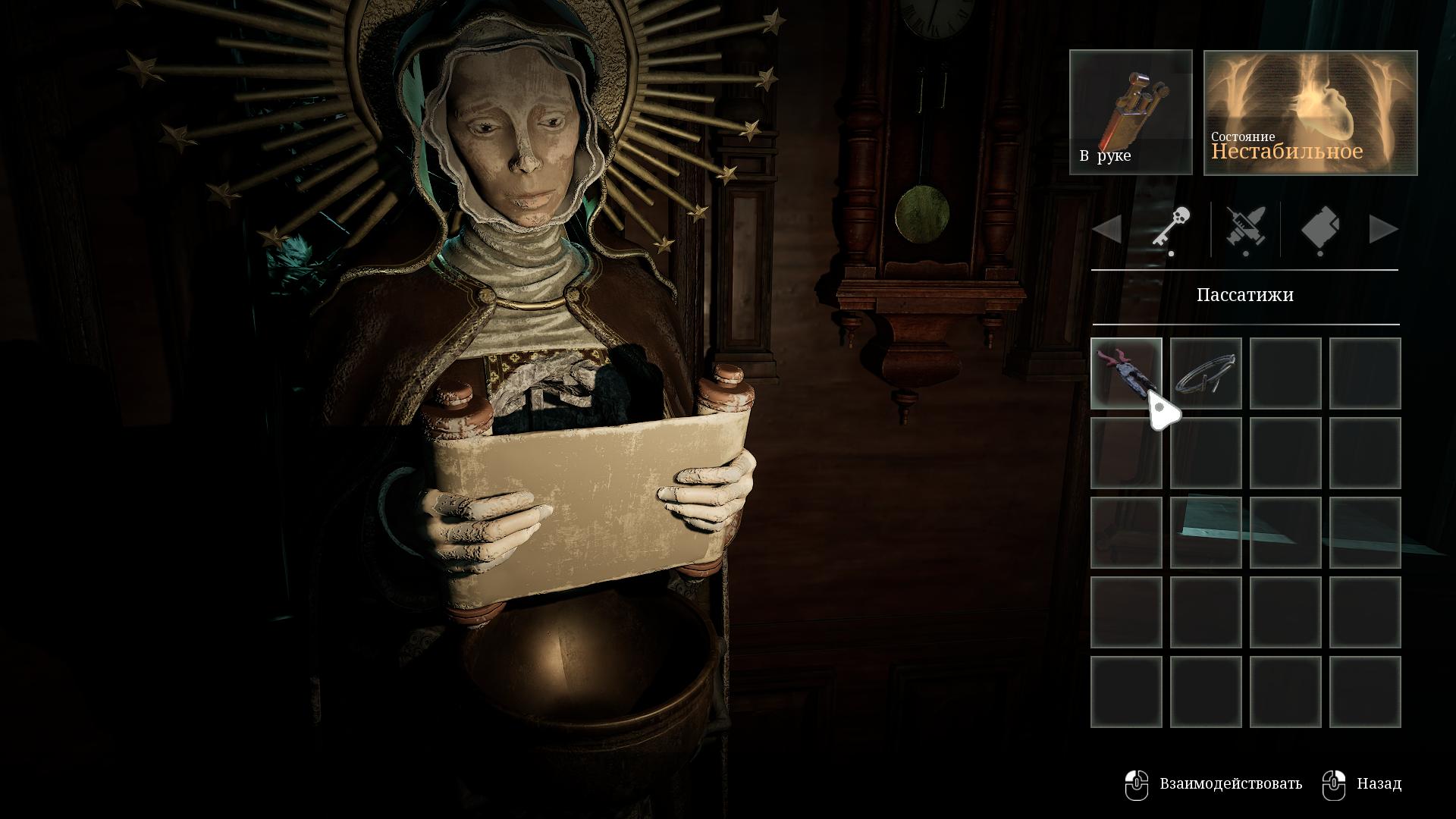
Task: Select the "В руке" equipped item slot
Action: 1131,112
